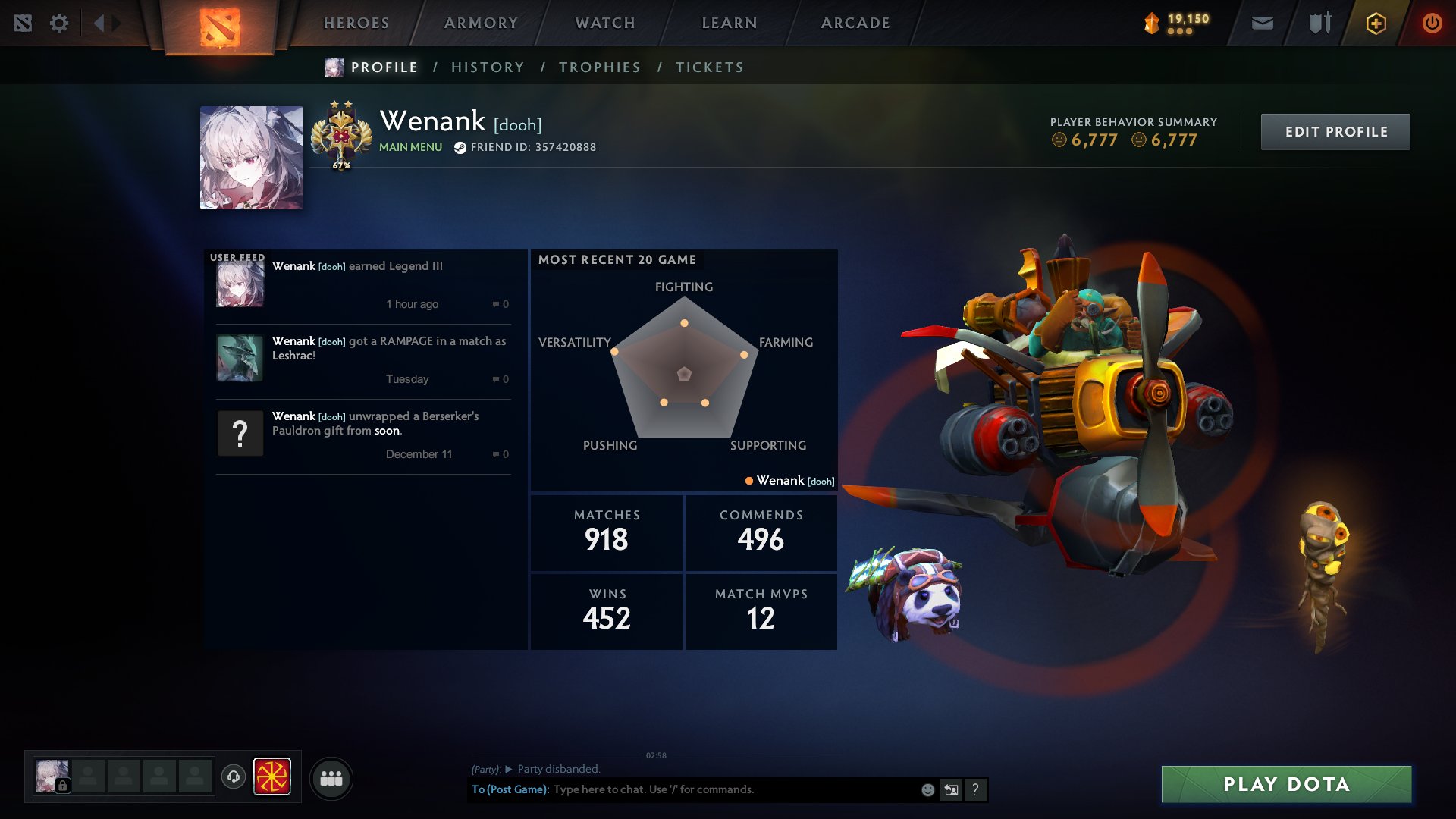Open the WATCH menu
1456x819 pixels.
[x=603, y=23]
